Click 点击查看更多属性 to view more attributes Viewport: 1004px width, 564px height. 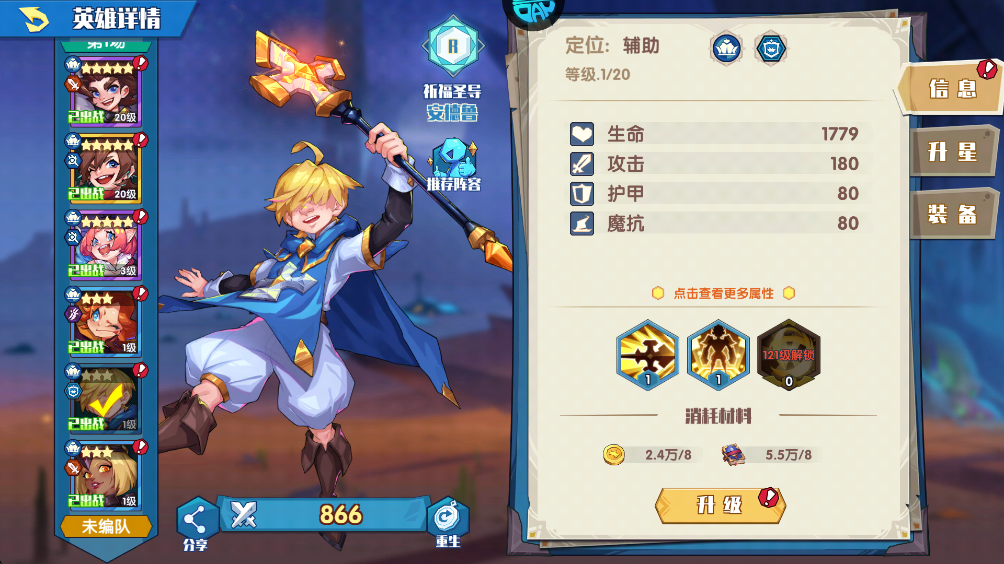coord(722,293)
